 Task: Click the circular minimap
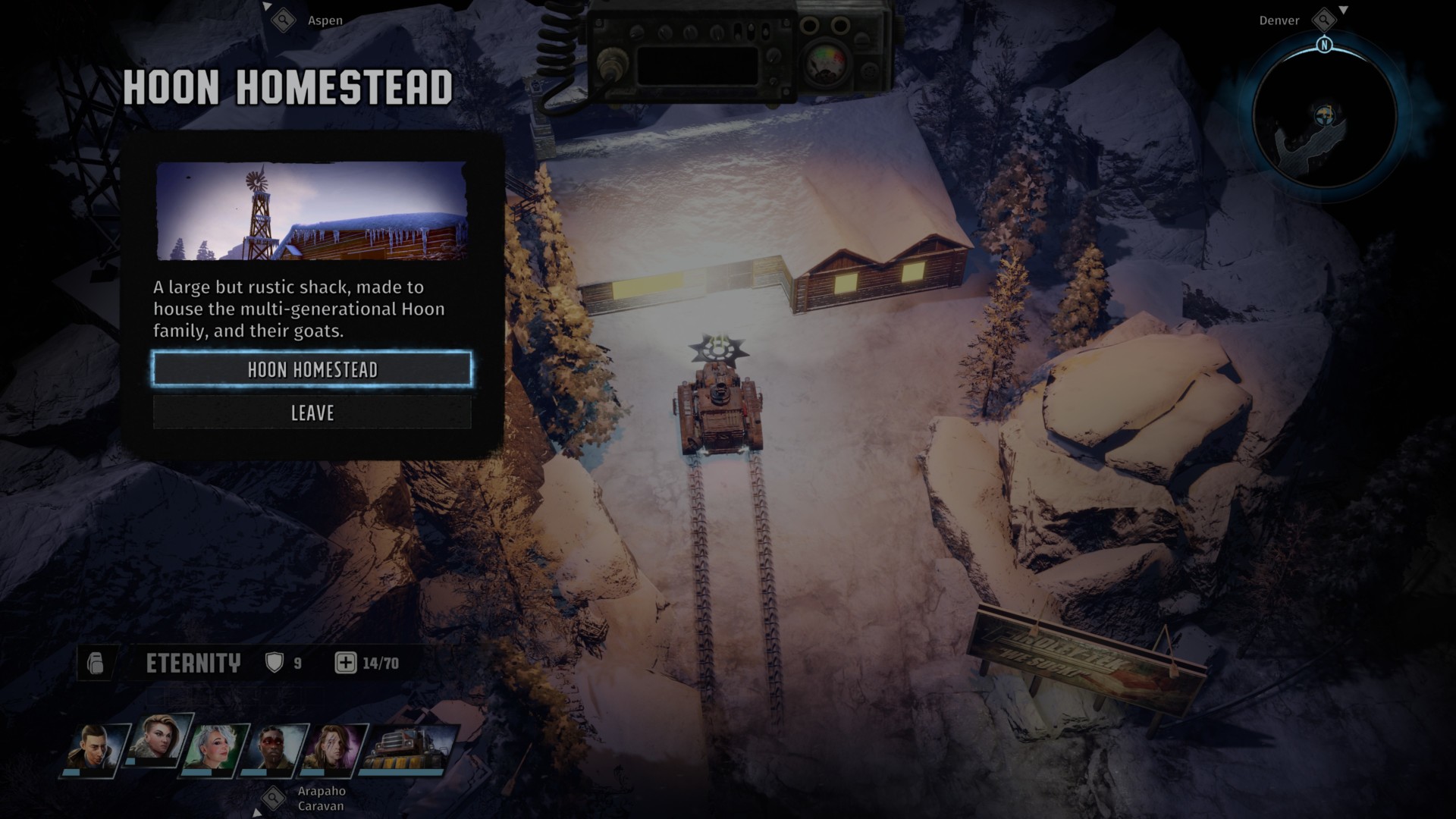coord(1324,119)
